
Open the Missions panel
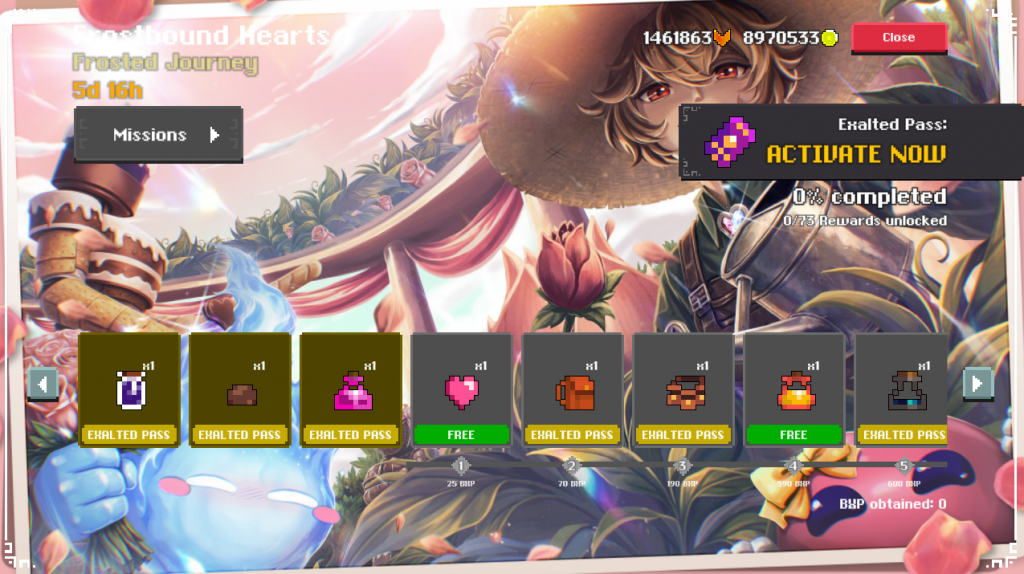pos(158,135)
